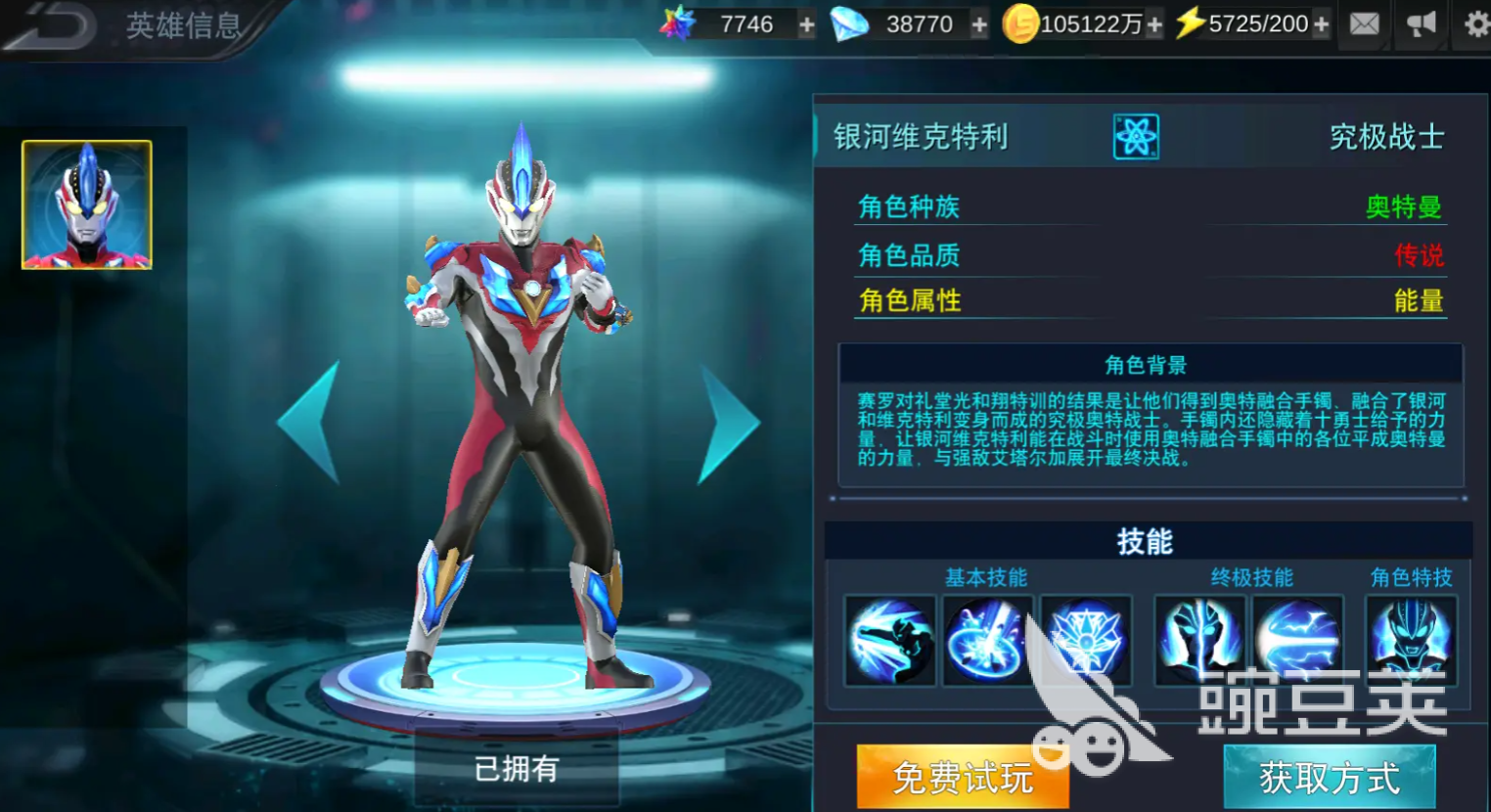The width and height of the screenshot is (1491, 812).
Task: Select the energy blast basic skill icon
Action: point(986,642)
